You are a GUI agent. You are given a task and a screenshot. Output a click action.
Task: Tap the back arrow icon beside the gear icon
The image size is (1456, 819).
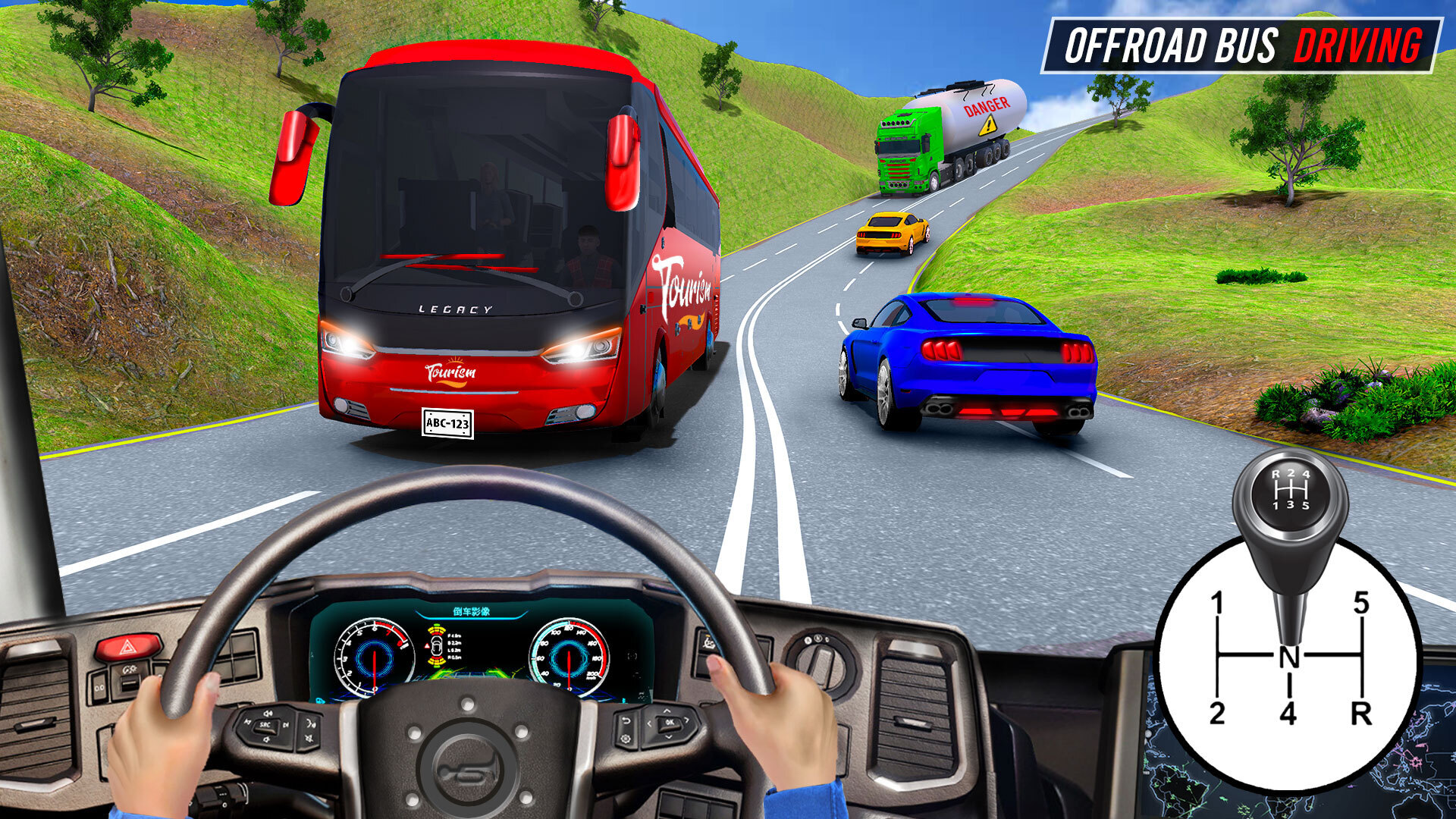click(626, 721)
